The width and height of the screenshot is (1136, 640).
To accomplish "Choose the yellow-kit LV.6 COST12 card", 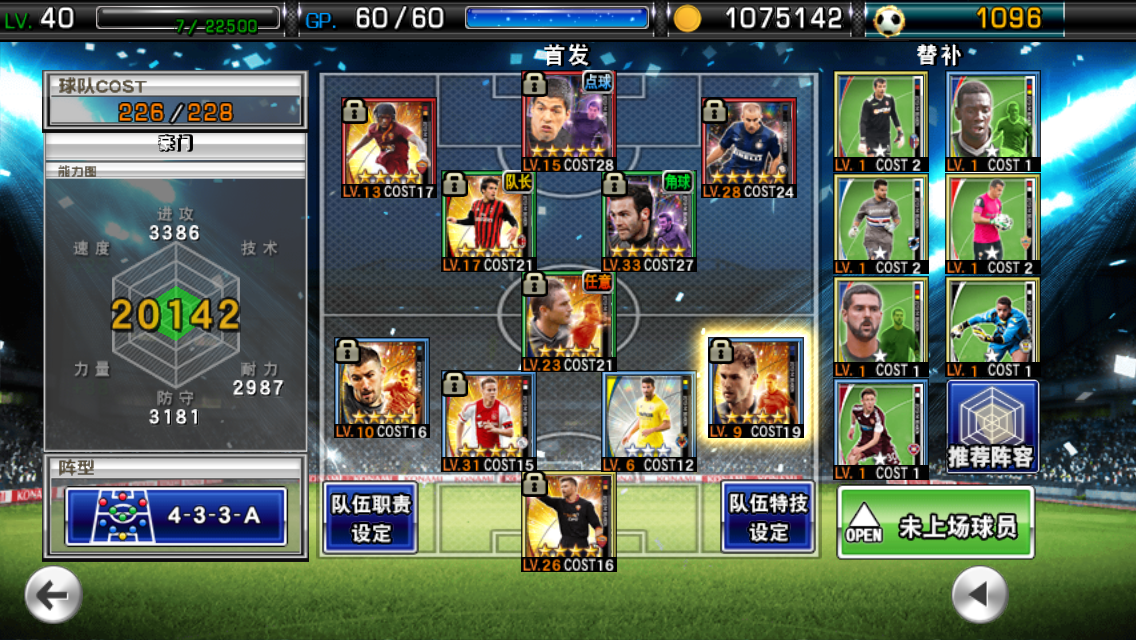I will coord(649,422).
